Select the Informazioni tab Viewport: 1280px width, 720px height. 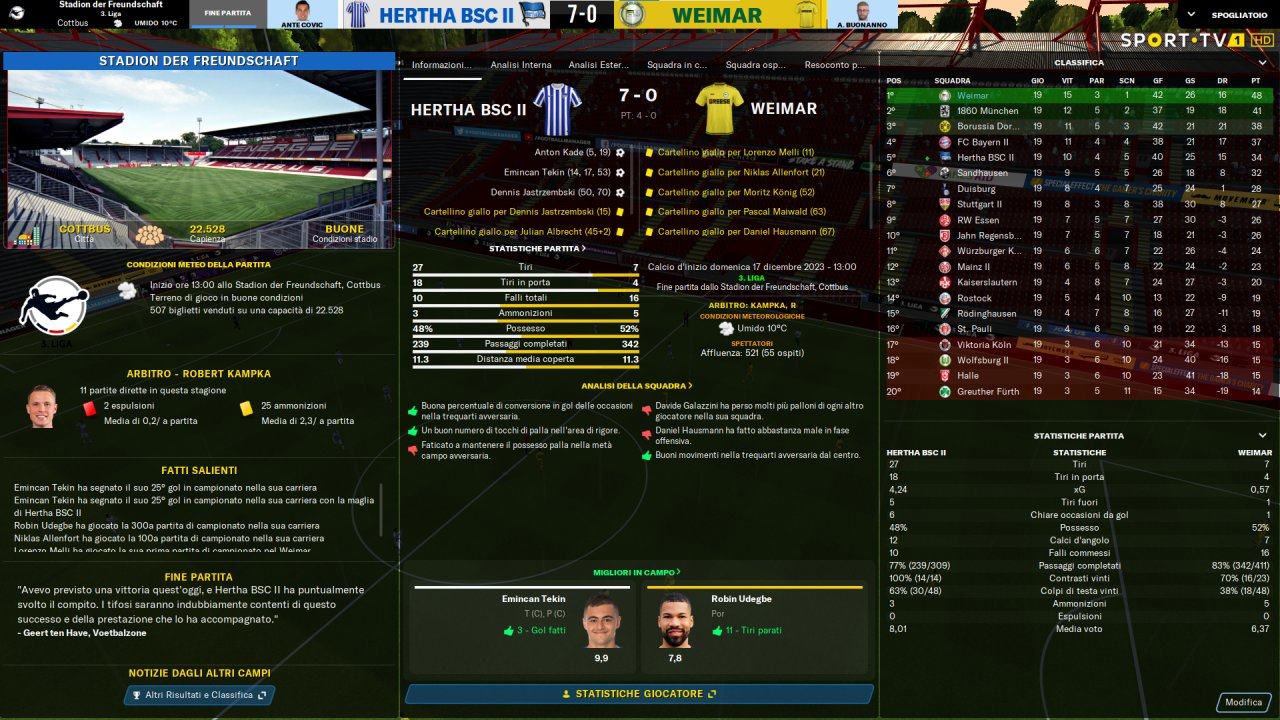pos(441,65)
